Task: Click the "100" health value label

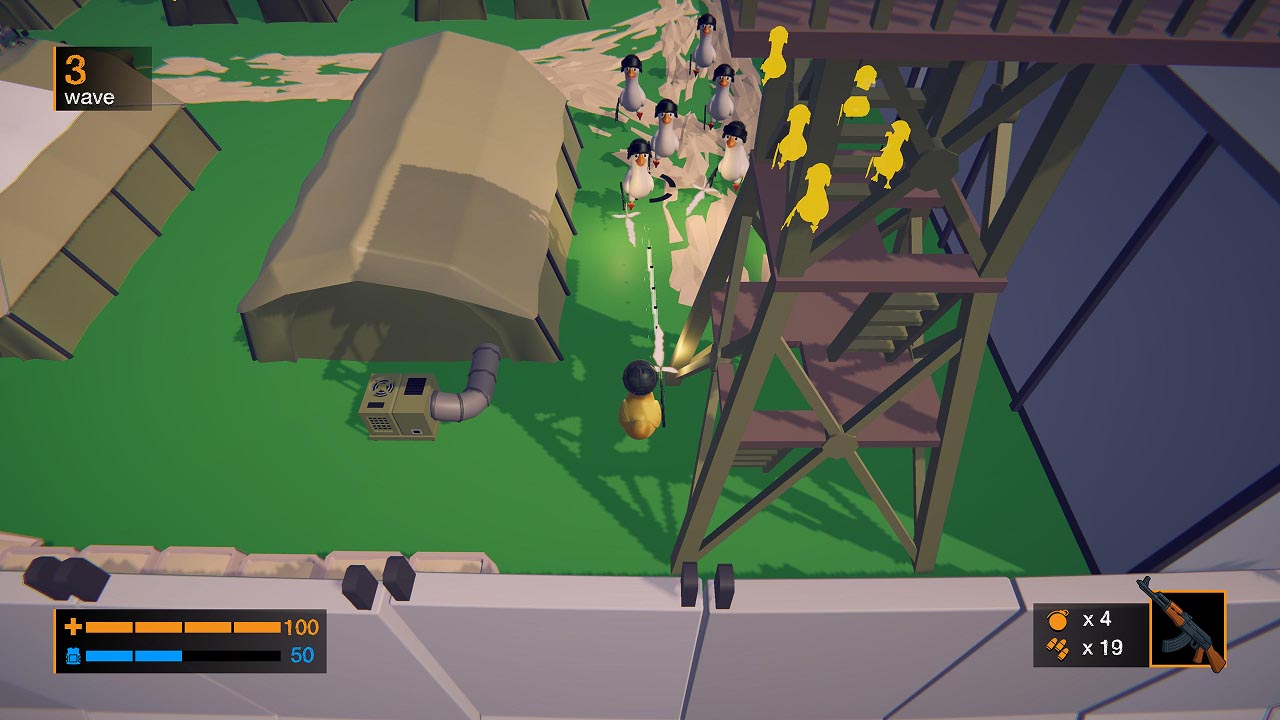Action: tap(300, 629)
